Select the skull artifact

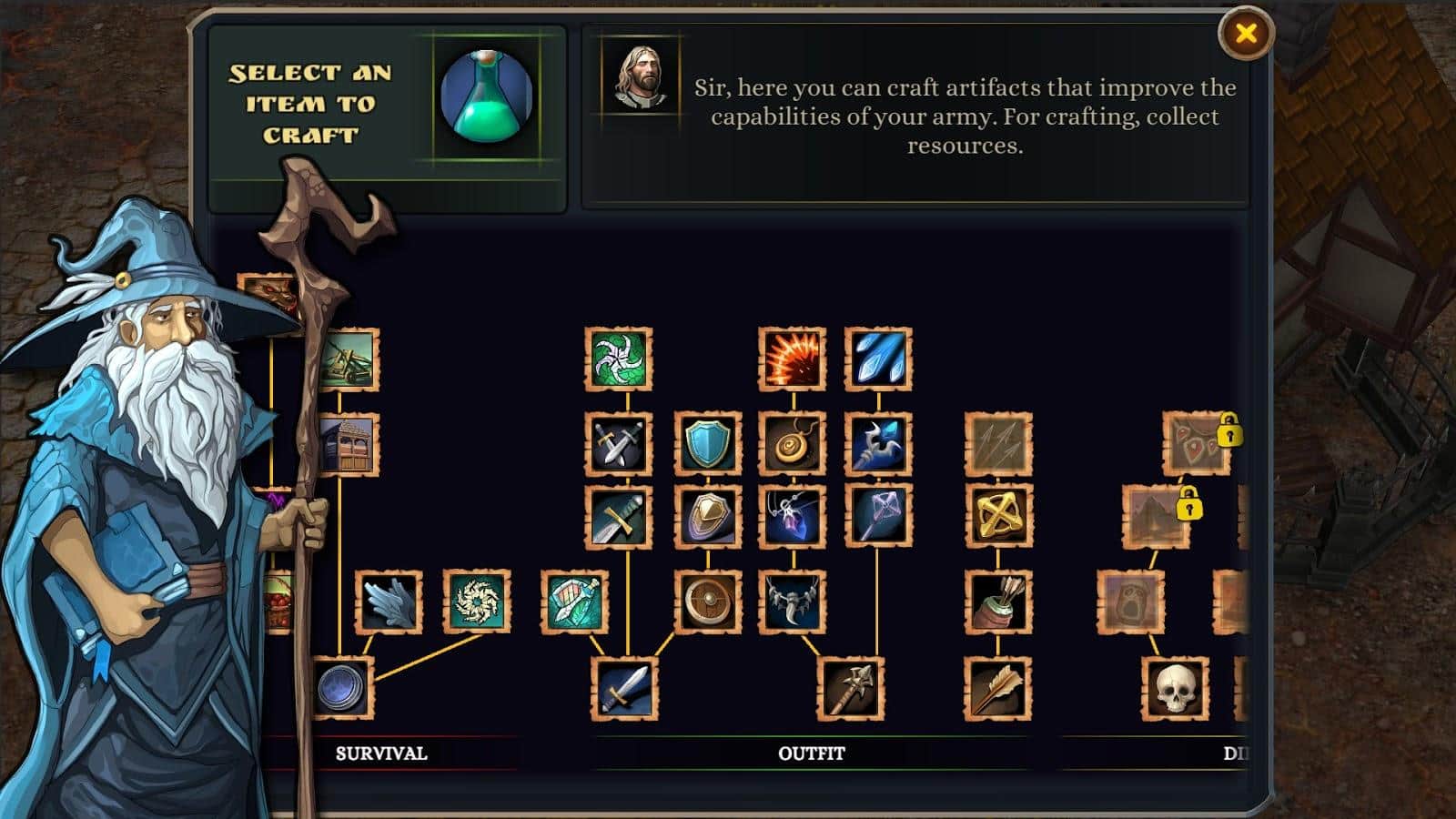pos(1175,688)
